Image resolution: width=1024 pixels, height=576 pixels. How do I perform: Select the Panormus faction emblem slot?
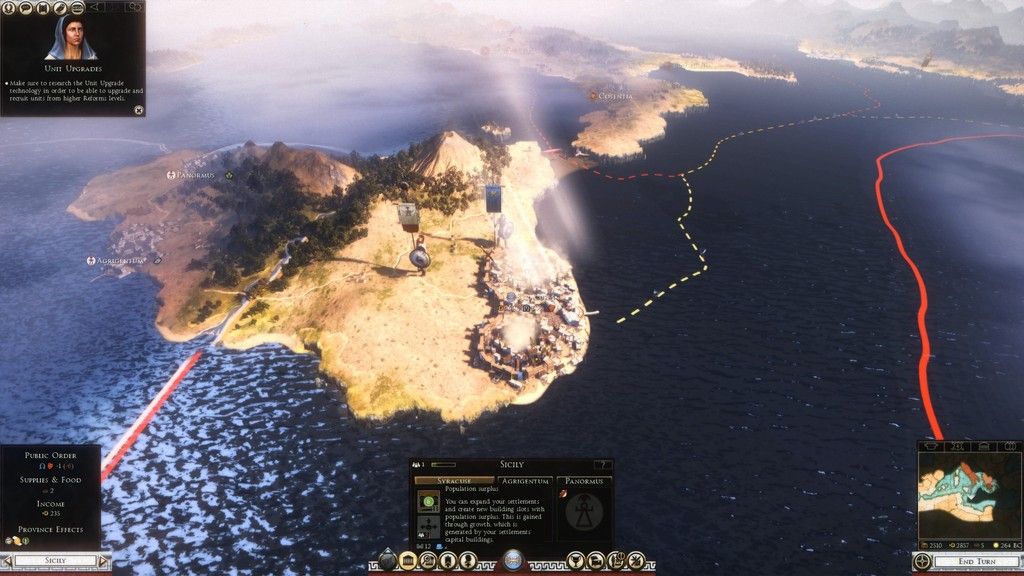click(584, 511)
